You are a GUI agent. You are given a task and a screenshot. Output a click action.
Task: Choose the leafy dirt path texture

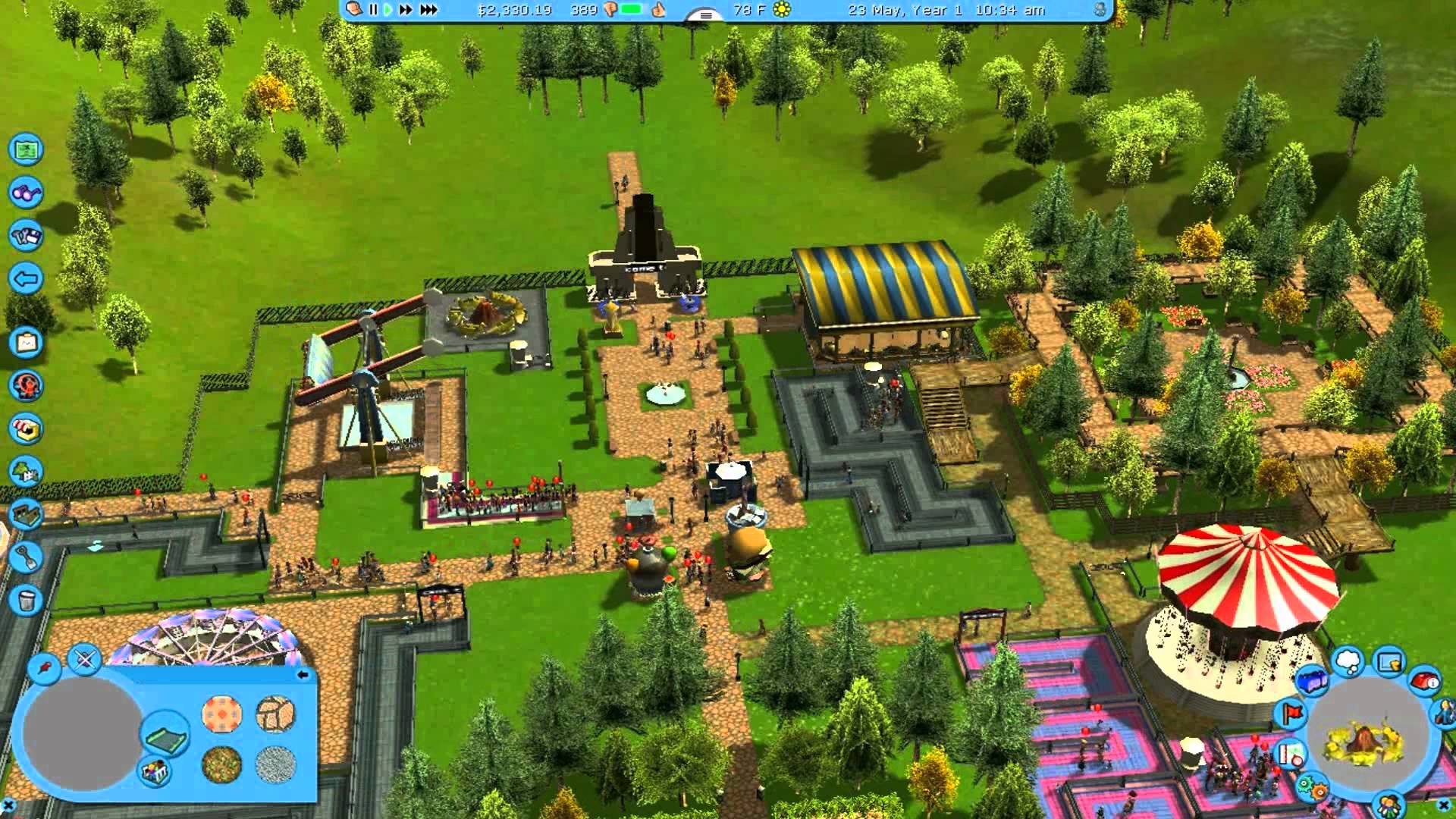pos(221,764)
